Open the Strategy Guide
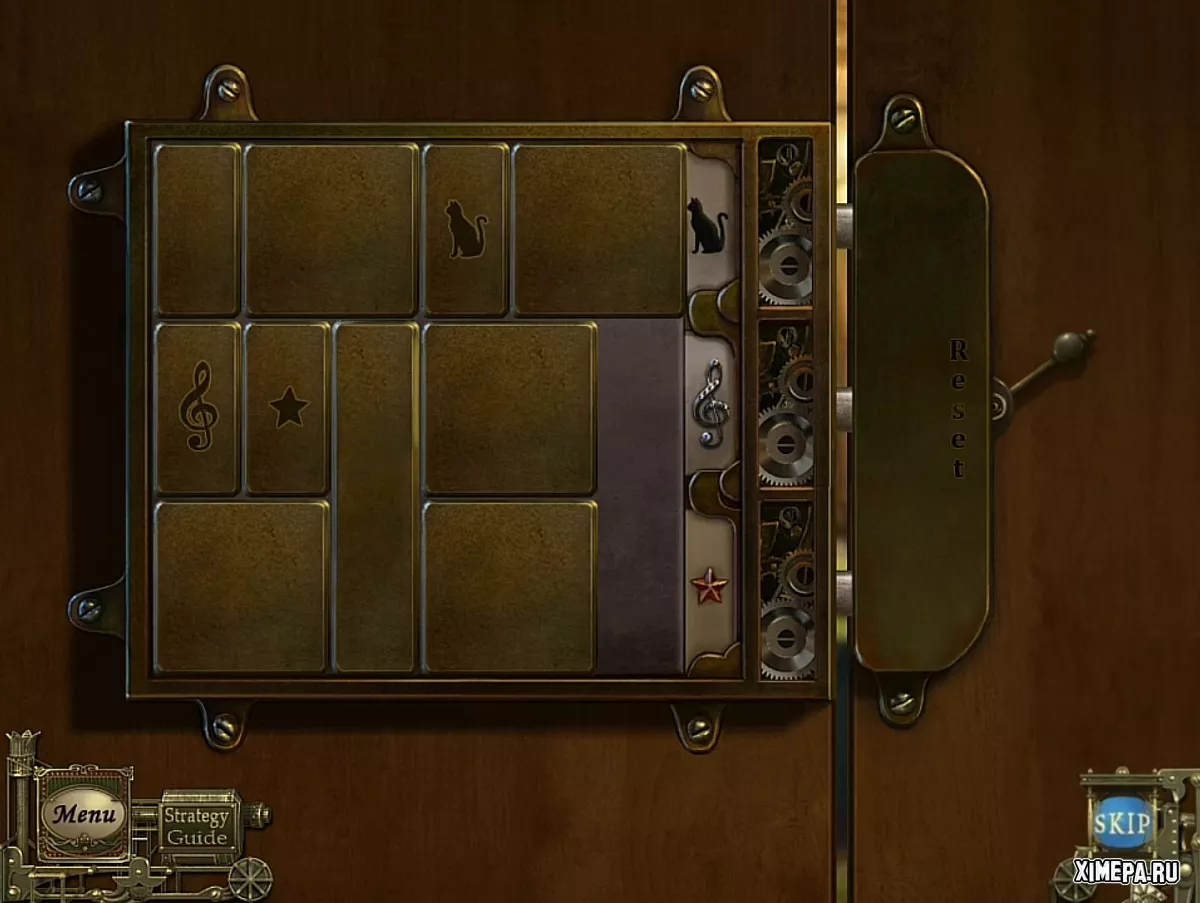1200x903 pixels. coord(197,827)
